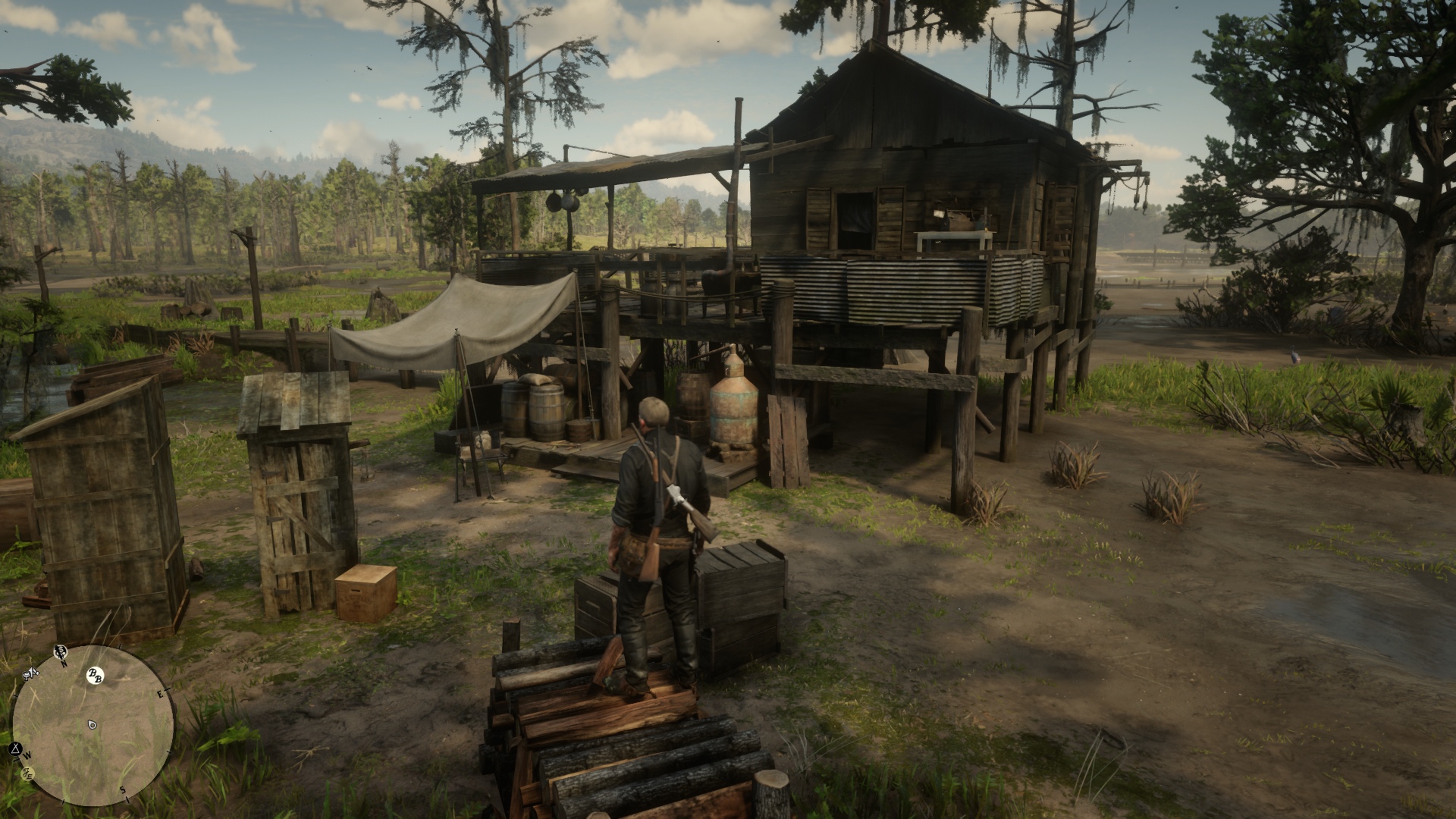Image resolution: width=1456 pixels, height=819 pixels.
Task: Select the saddle icon on the minimap edge
Action: click(30, 673)
